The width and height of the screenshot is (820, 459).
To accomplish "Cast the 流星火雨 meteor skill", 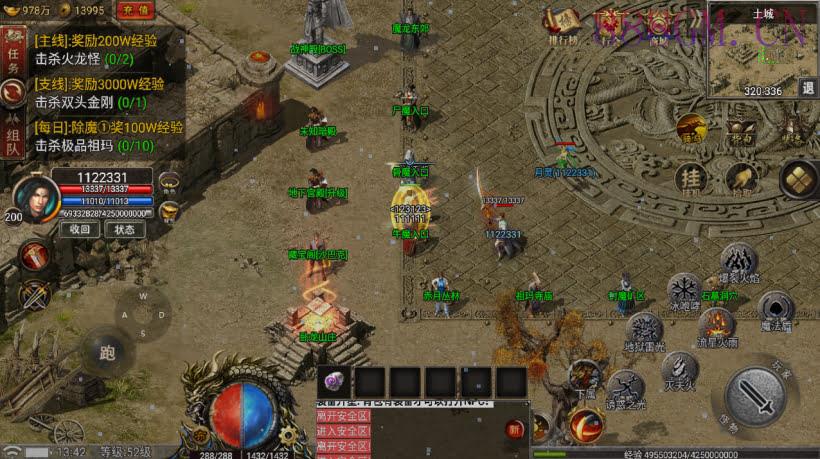I will pyautogui.click(x=716, y=325).
